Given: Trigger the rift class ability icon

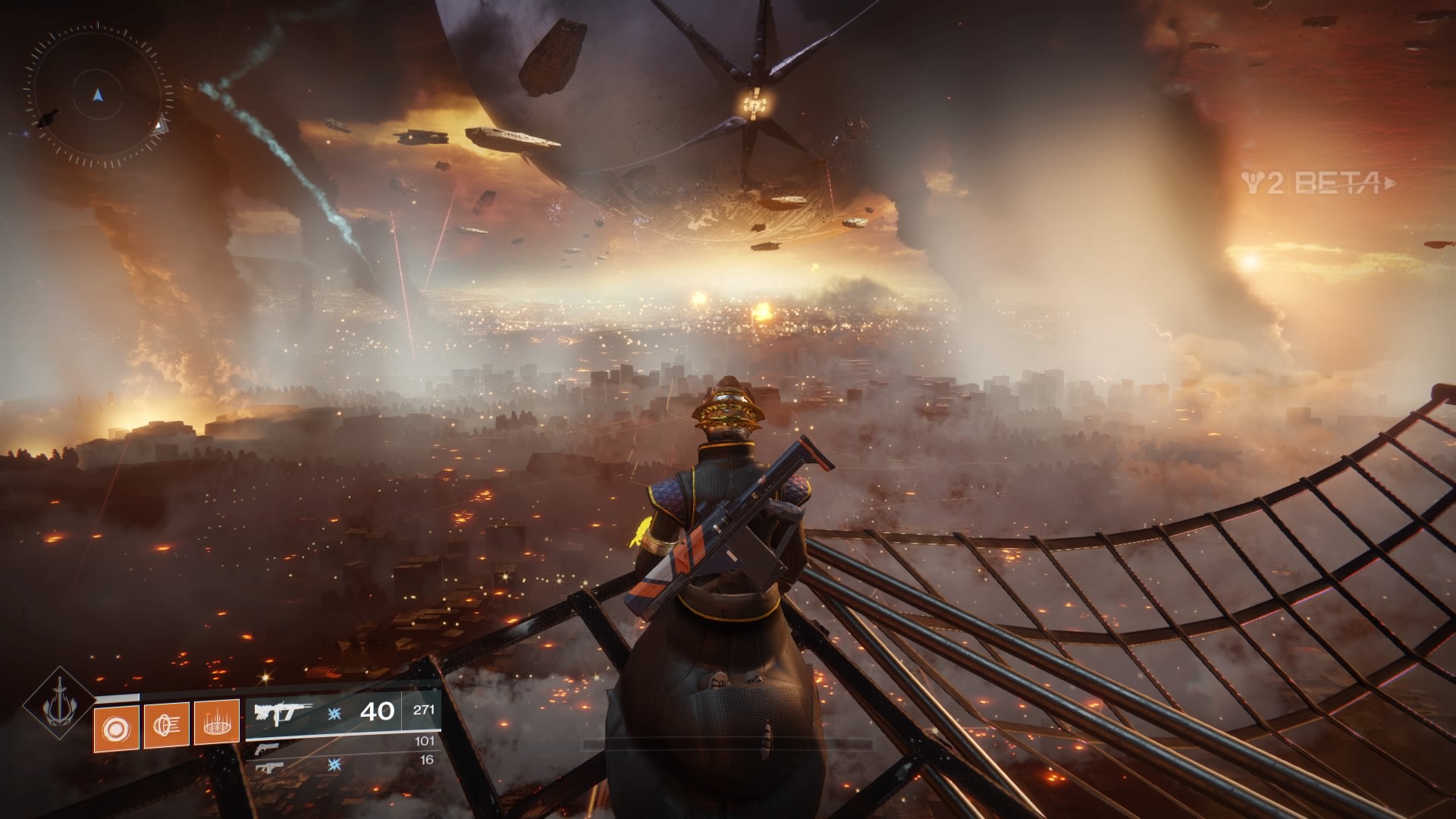Looking at the screenshot, I should tap(218, 729).
